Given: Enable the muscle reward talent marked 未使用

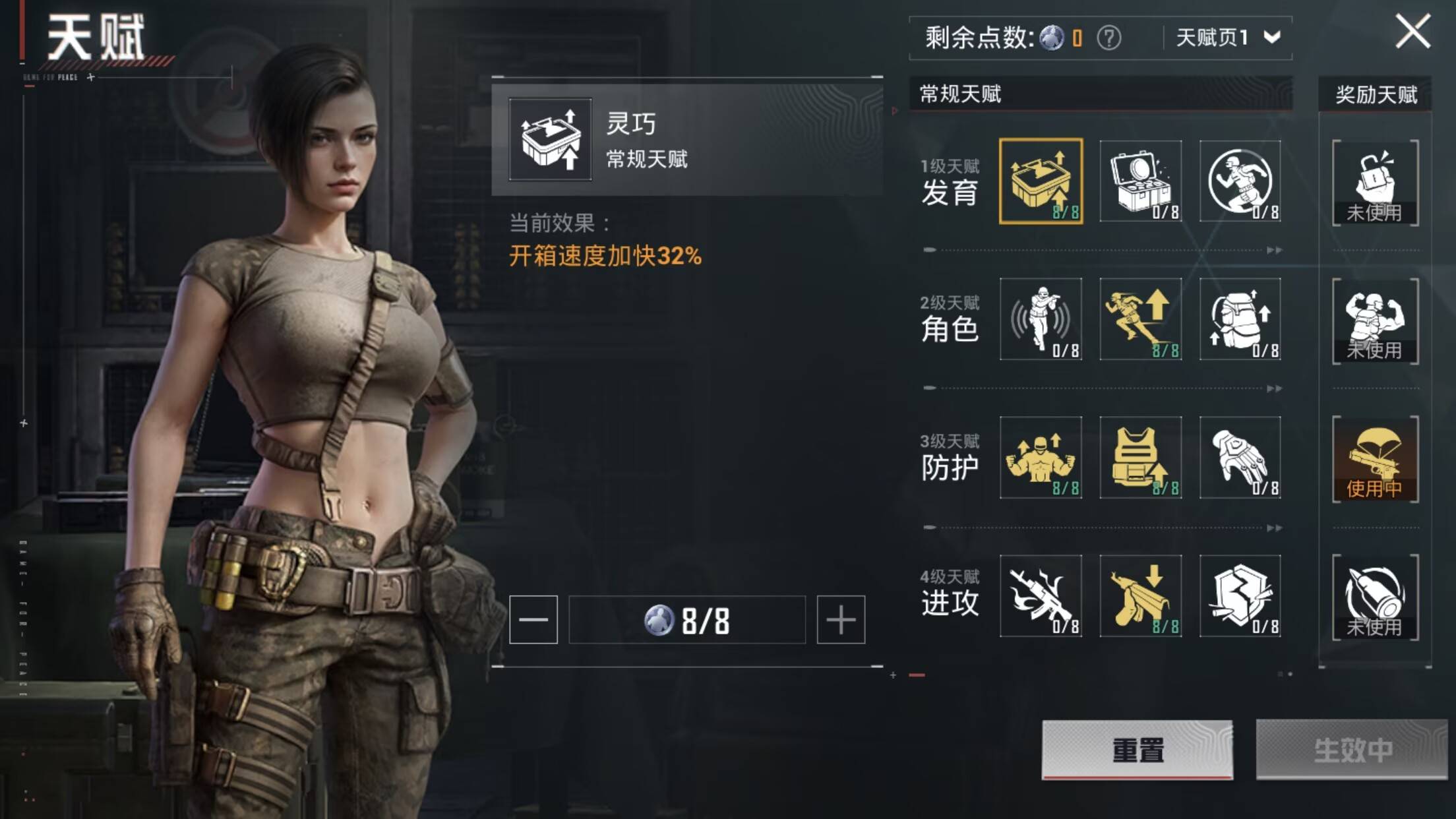Looking at the screenshot, I should [1374, 319].
